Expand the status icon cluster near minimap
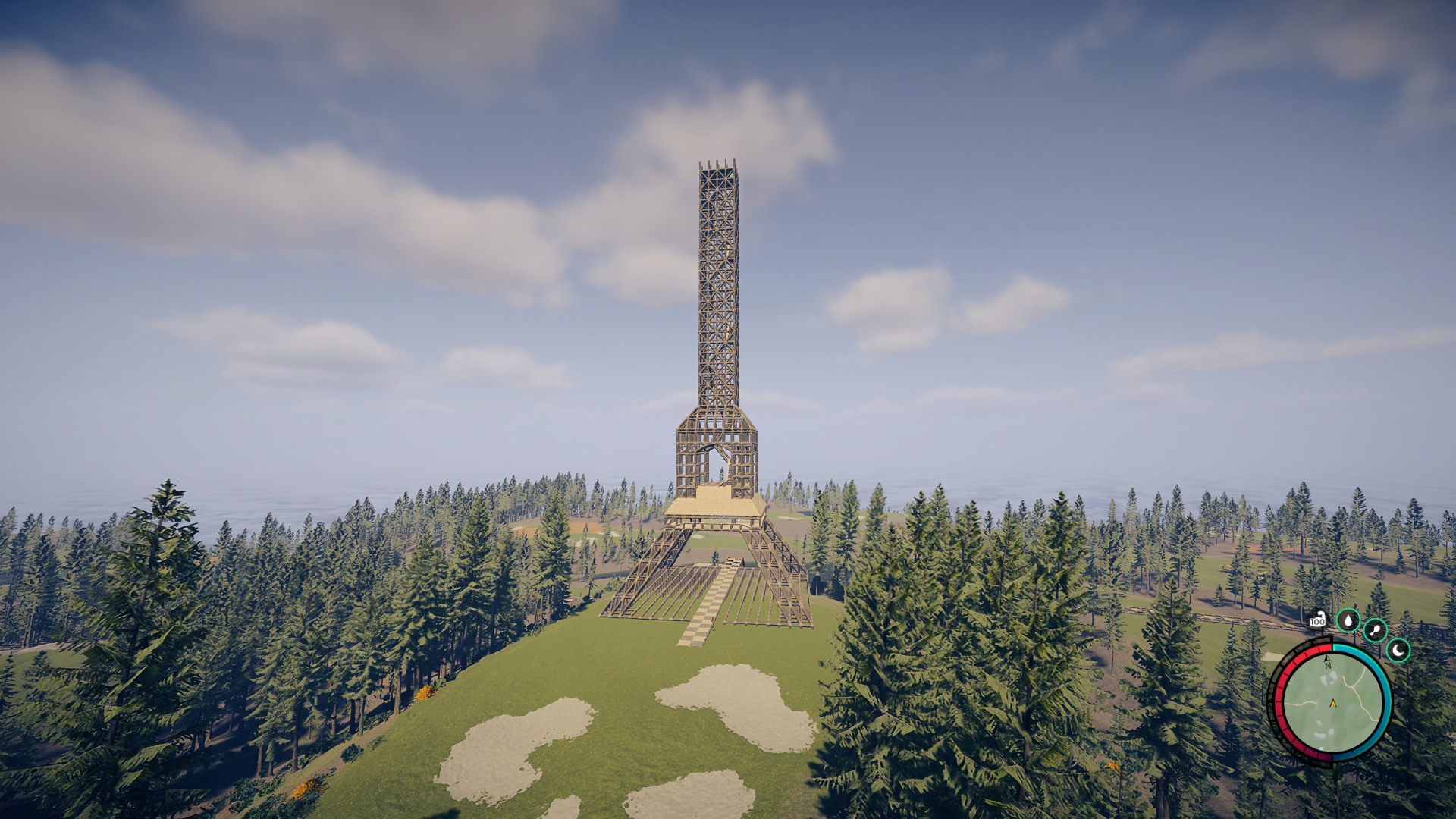The image size is (1456, 819). pyautogui.click(x=1373, y=633)
